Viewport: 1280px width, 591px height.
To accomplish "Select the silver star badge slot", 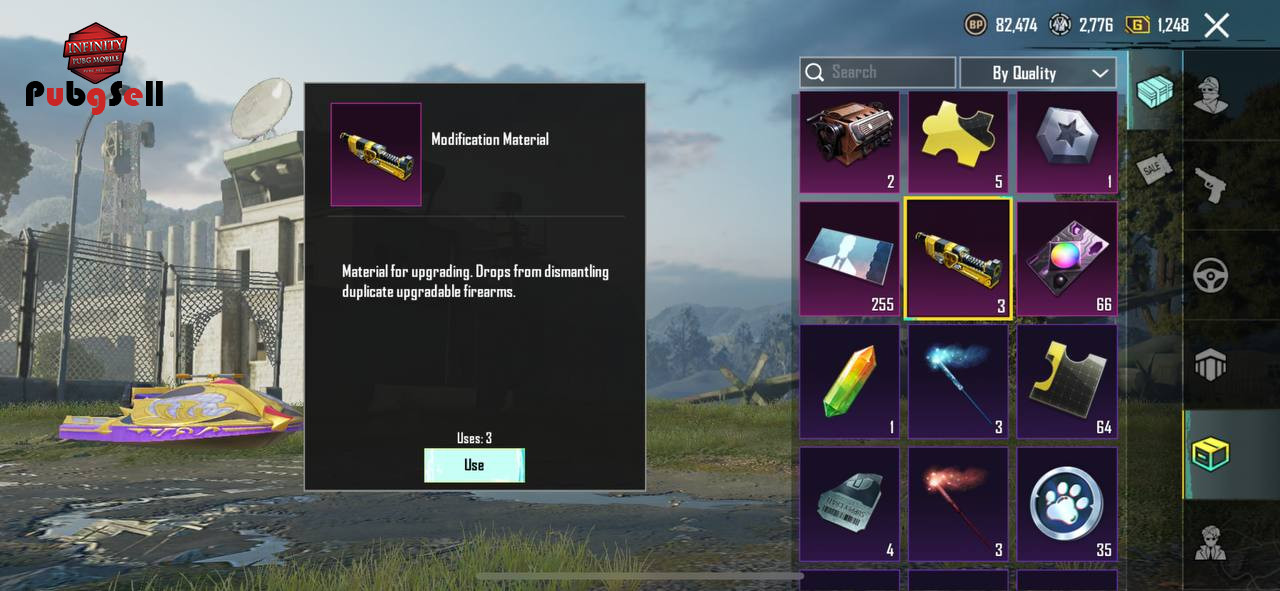I will [1067, 141].
